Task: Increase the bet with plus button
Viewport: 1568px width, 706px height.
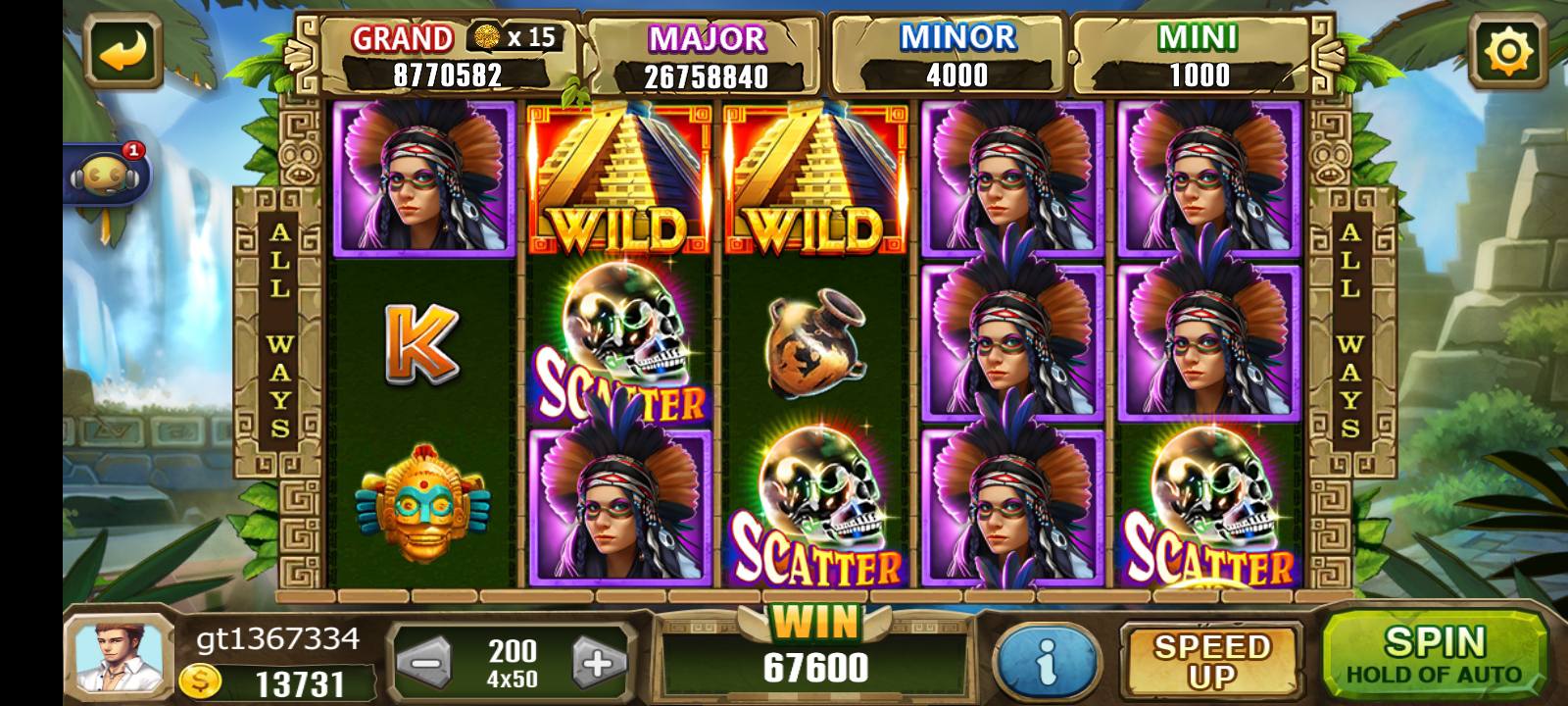Action: point(599,663)
